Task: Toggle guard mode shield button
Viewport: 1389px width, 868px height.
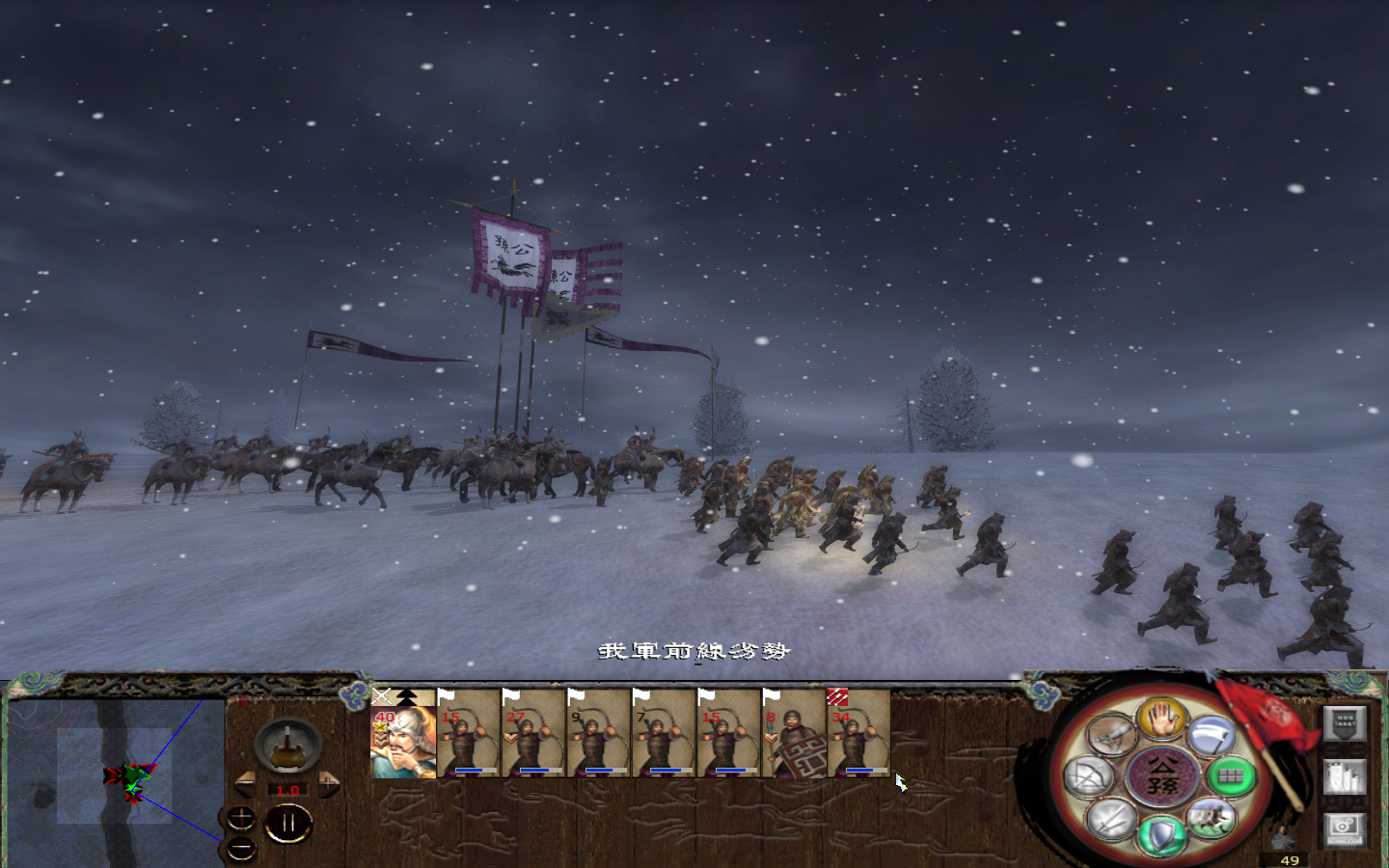Action: tap(1160, 835)
